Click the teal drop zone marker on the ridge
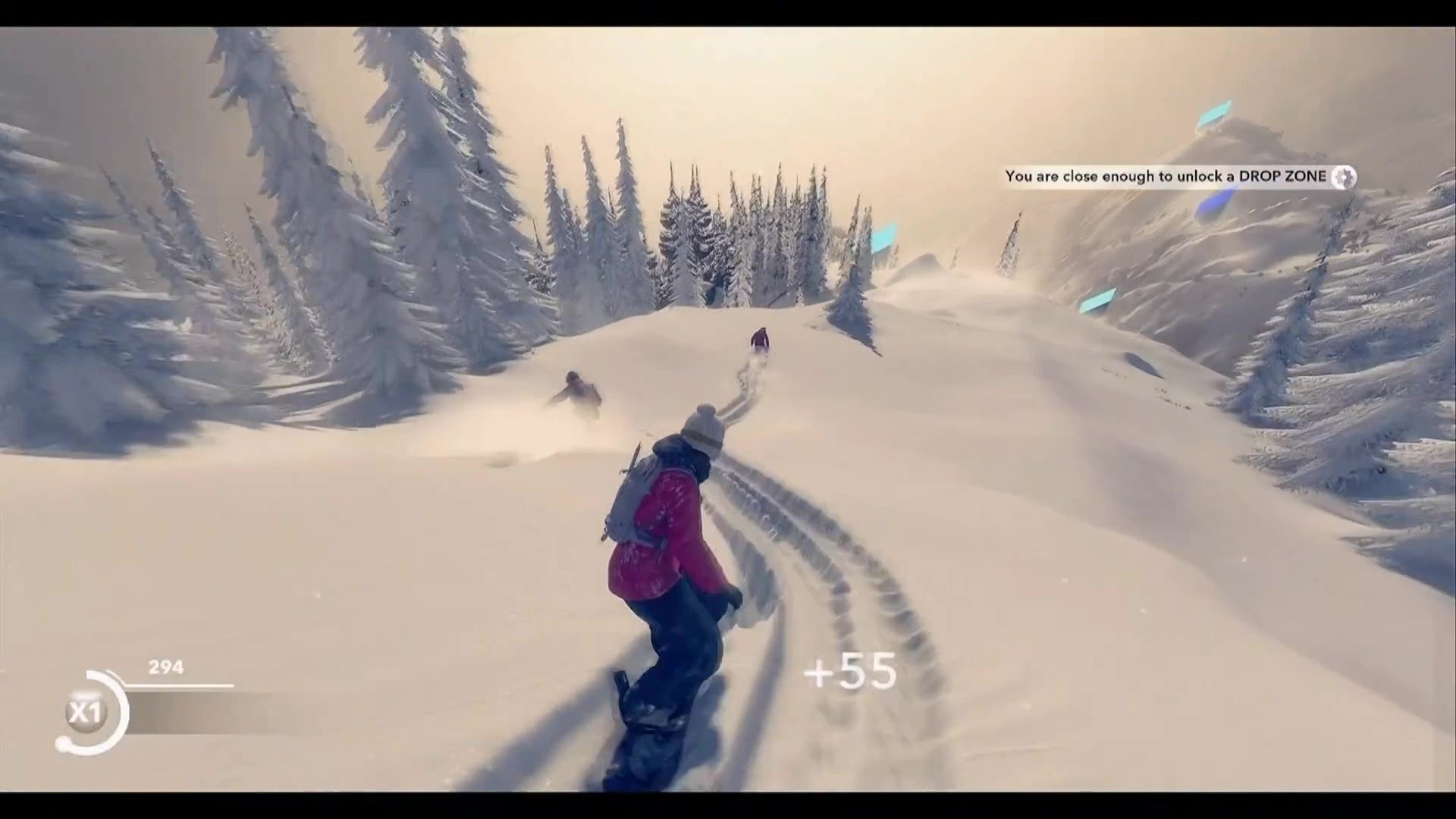 (x=883, y=235)
